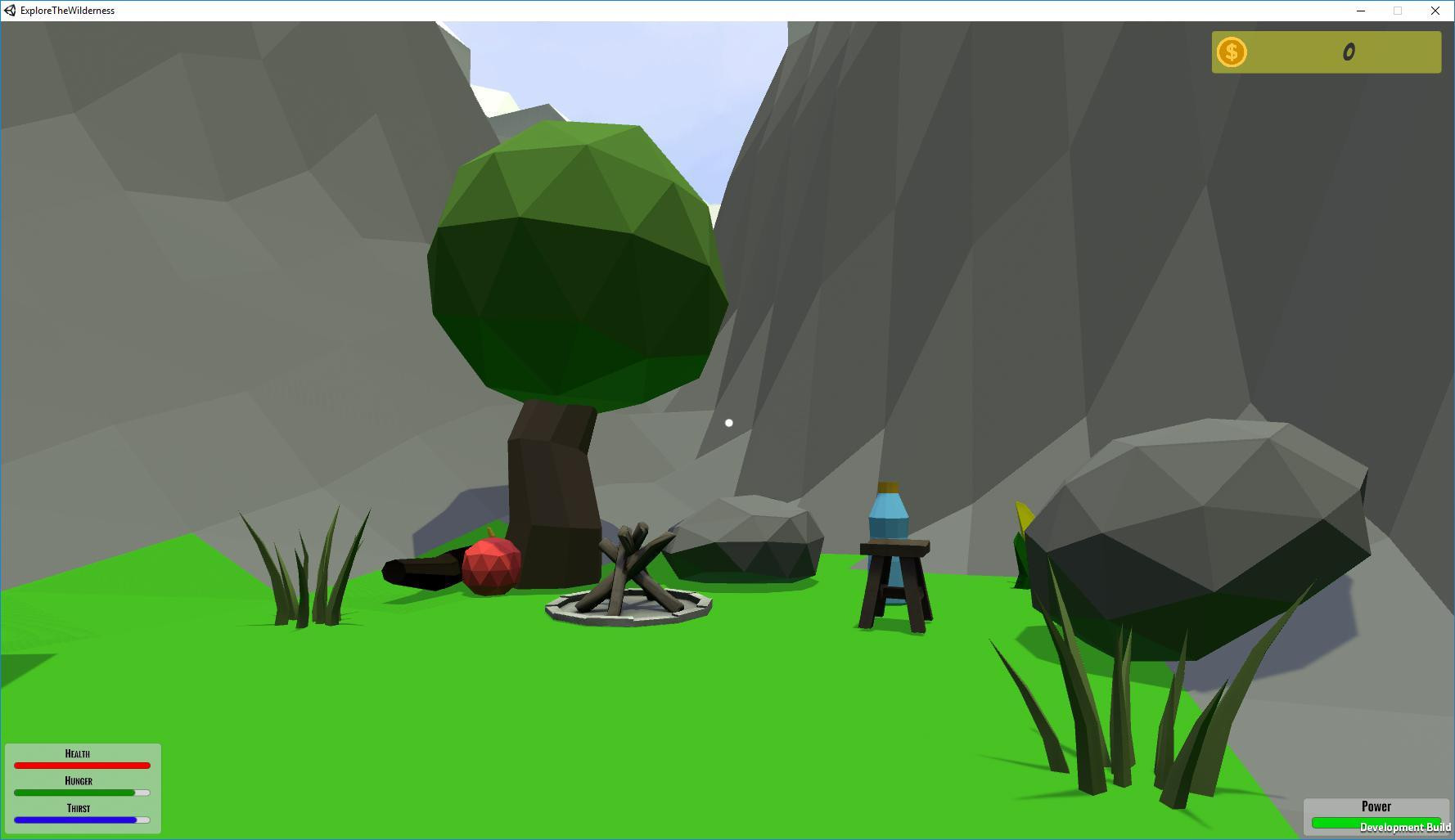Viewport: 1455px width, 840px height.
Task: Click the ExploreTheWilderness title bar text
Action: [66, 11]
